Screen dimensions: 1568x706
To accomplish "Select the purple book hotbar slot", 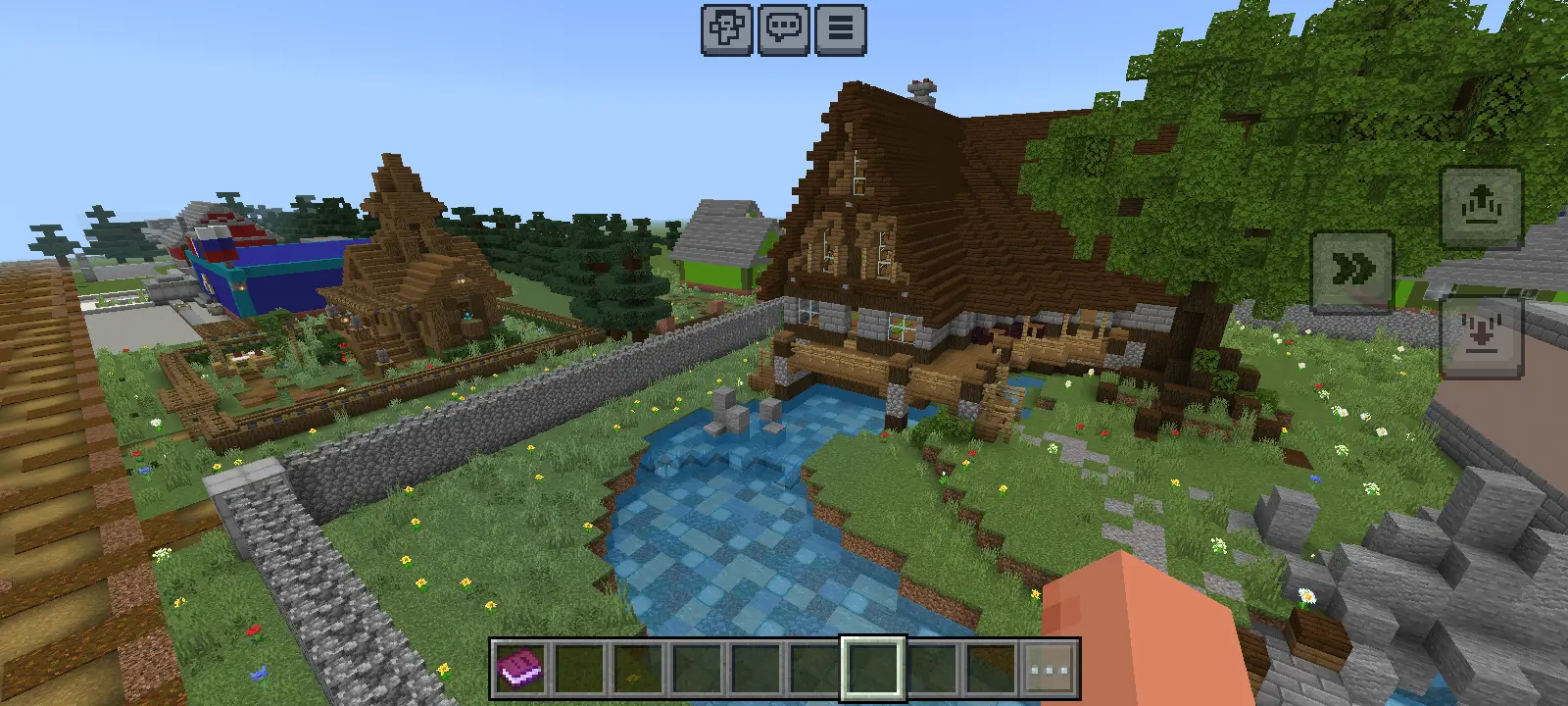I will click(x=521, y=670).
